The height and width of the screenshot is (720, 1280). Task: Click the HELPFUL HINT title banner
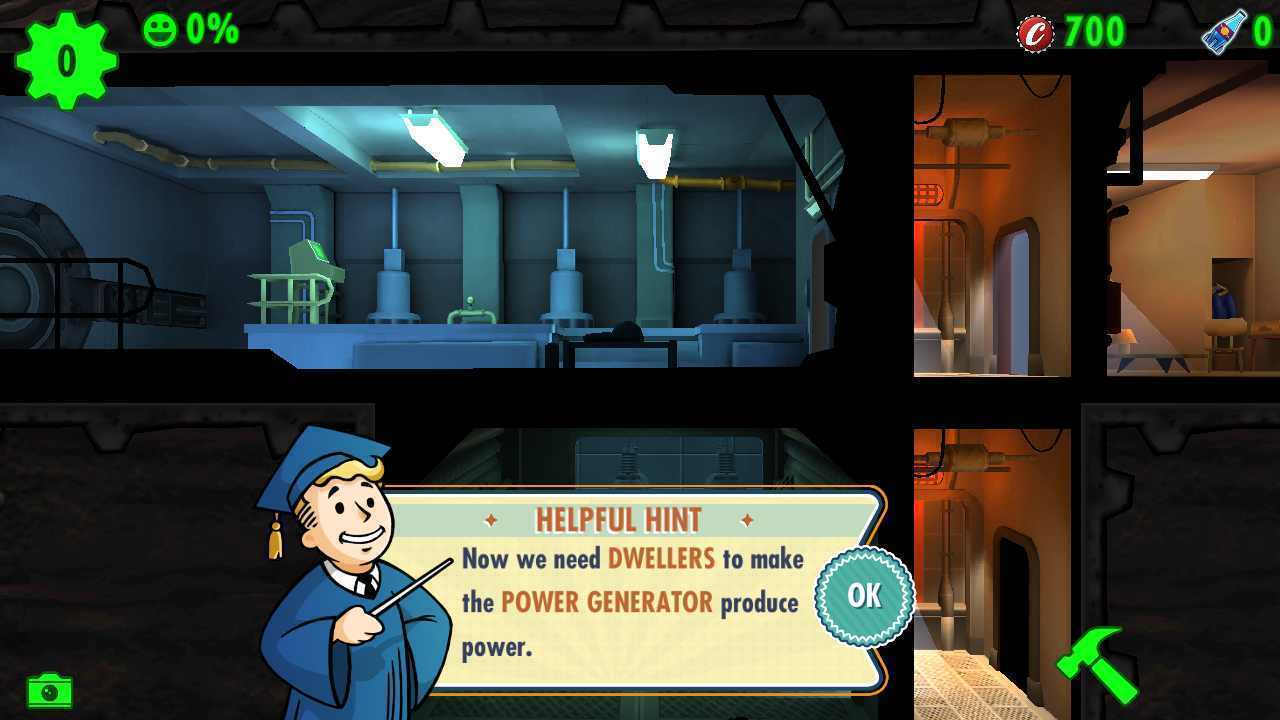[x=617, y=518]
